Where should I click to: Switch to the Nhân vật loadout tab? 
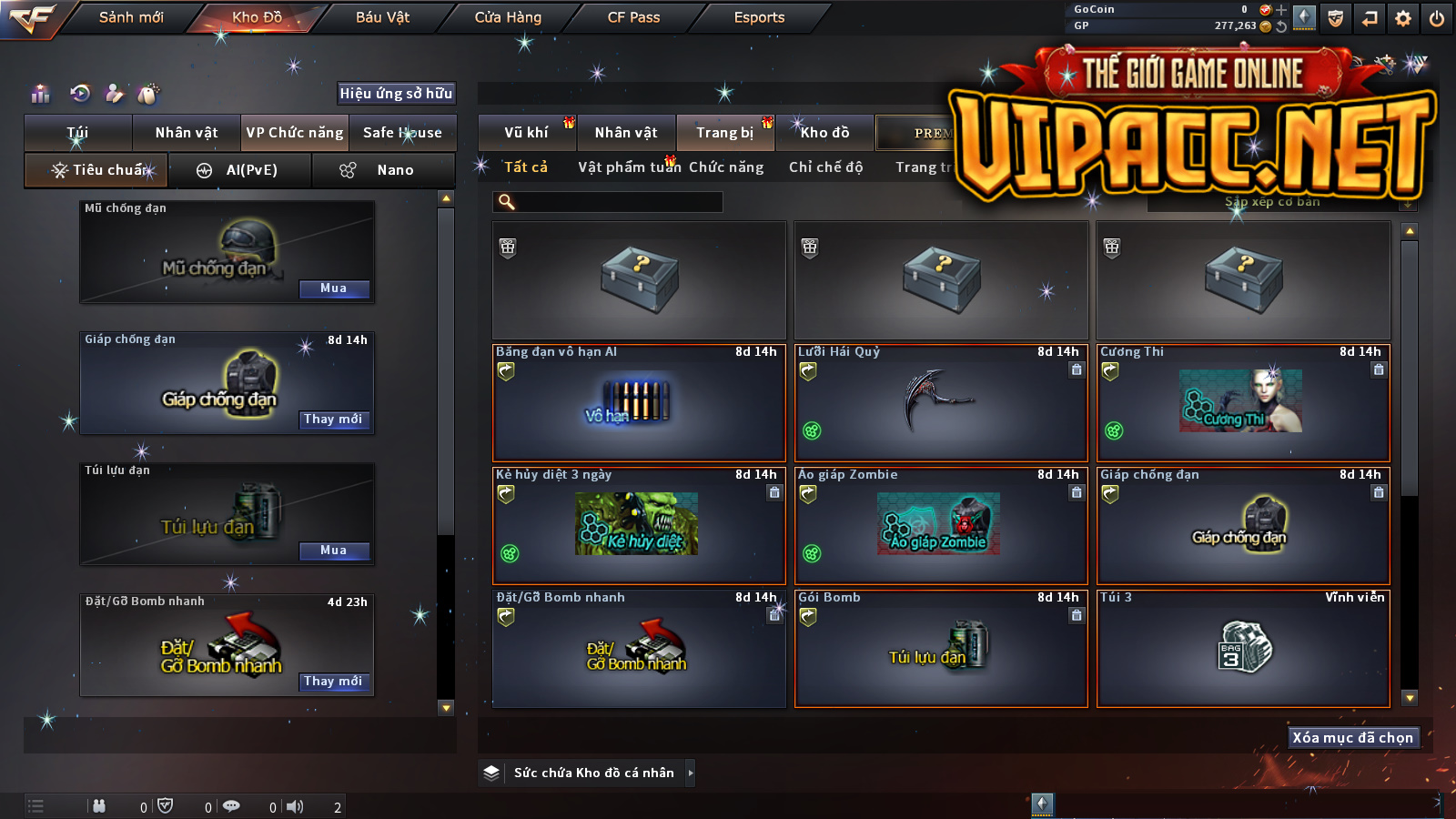(x=187, y=133)
